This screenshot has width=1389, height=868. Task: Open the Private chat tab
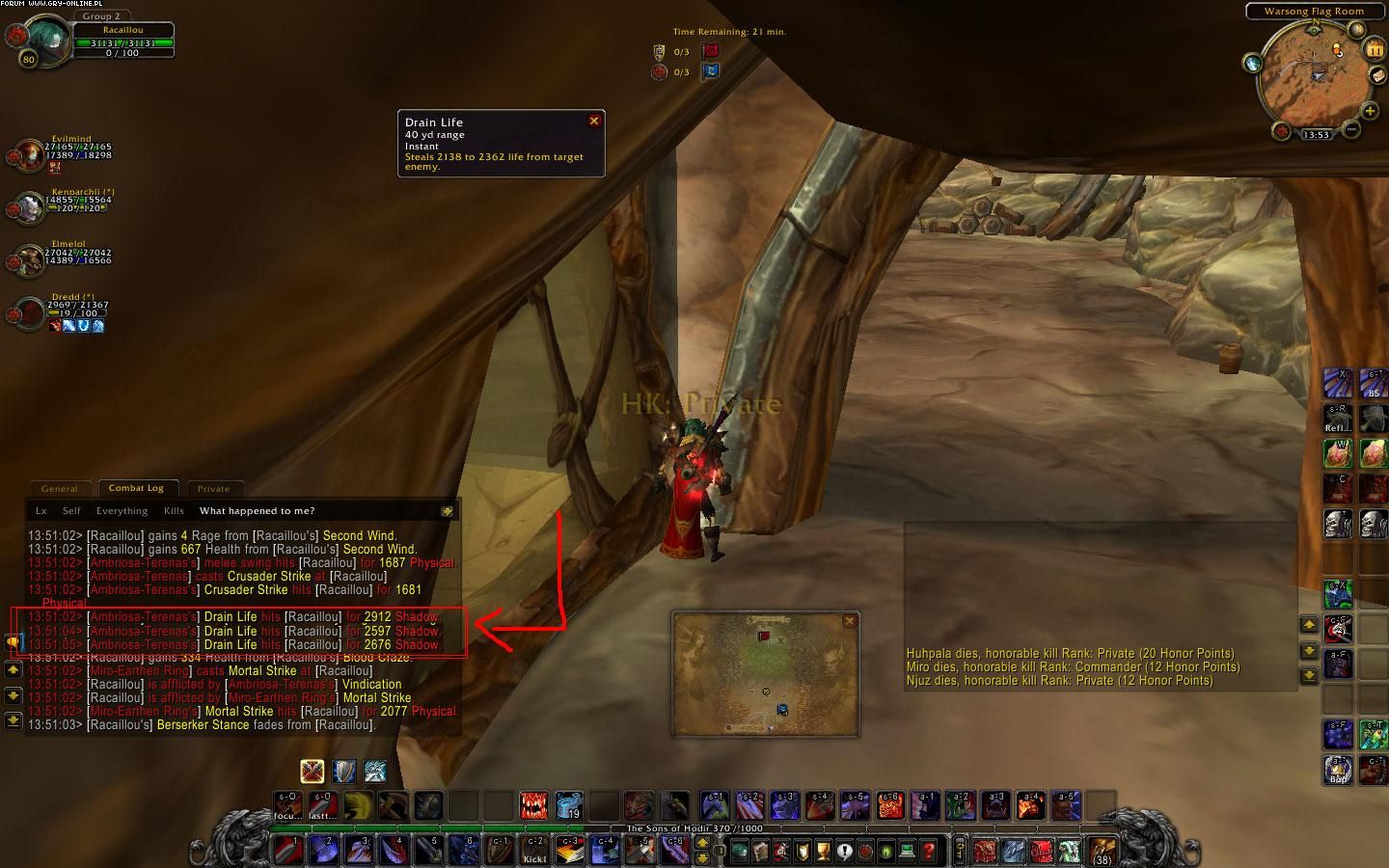pyautogui.click(x=213, y=489)
